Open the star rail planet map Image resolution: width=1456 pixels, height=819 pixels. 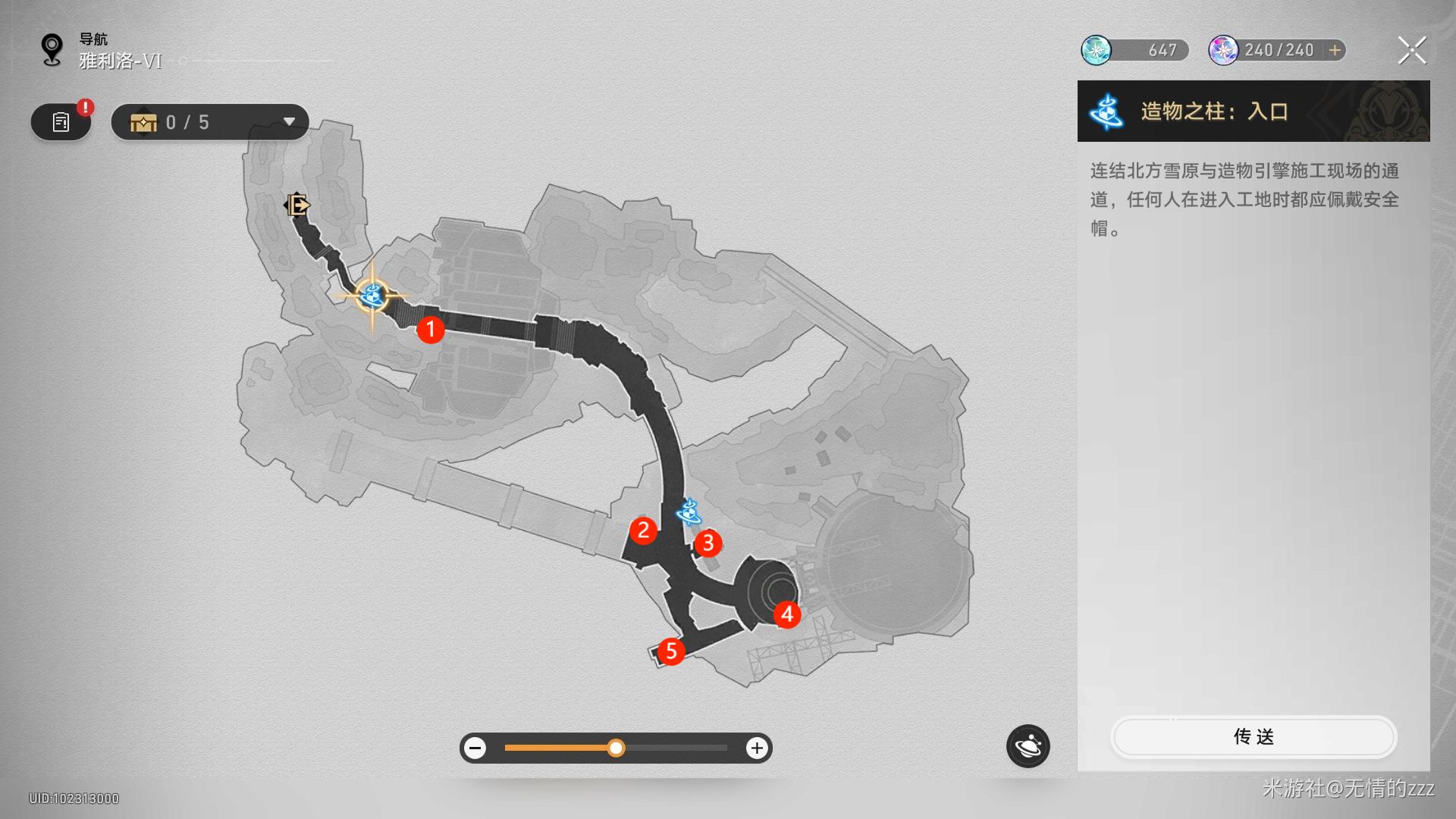1028,747
